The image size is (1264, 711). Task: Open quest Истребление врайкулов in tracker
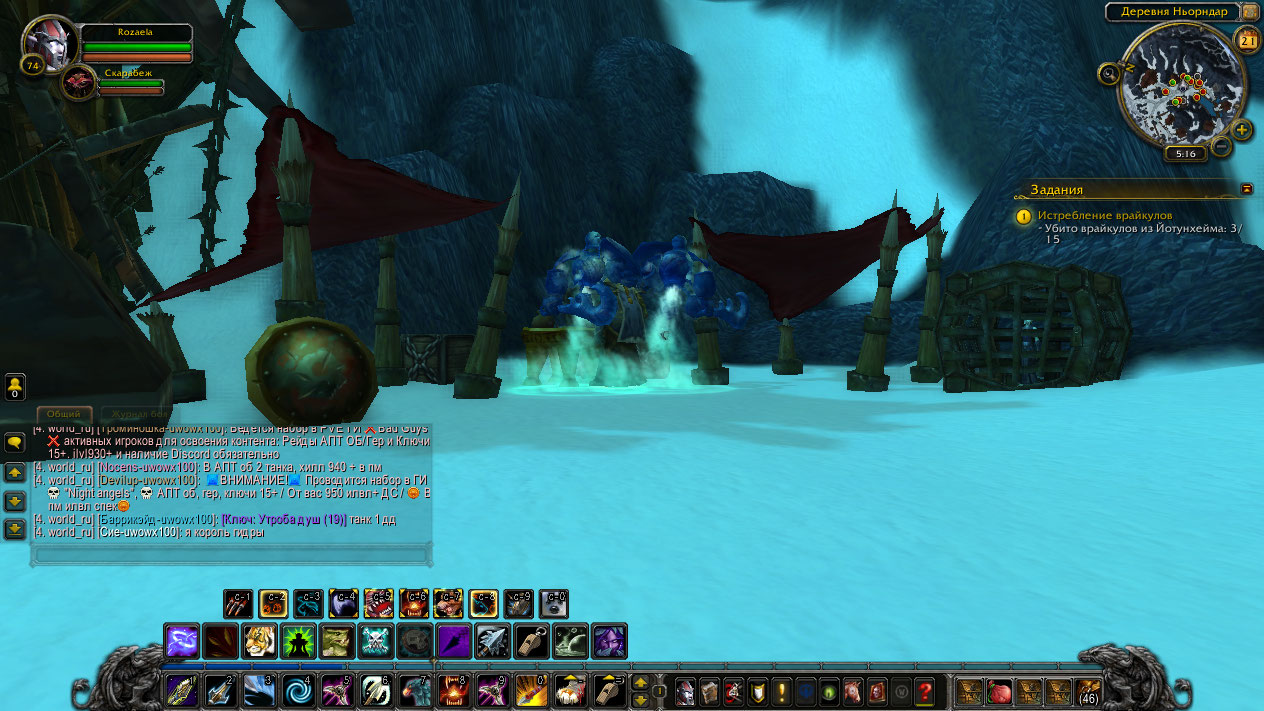(x=1104, y=215)
